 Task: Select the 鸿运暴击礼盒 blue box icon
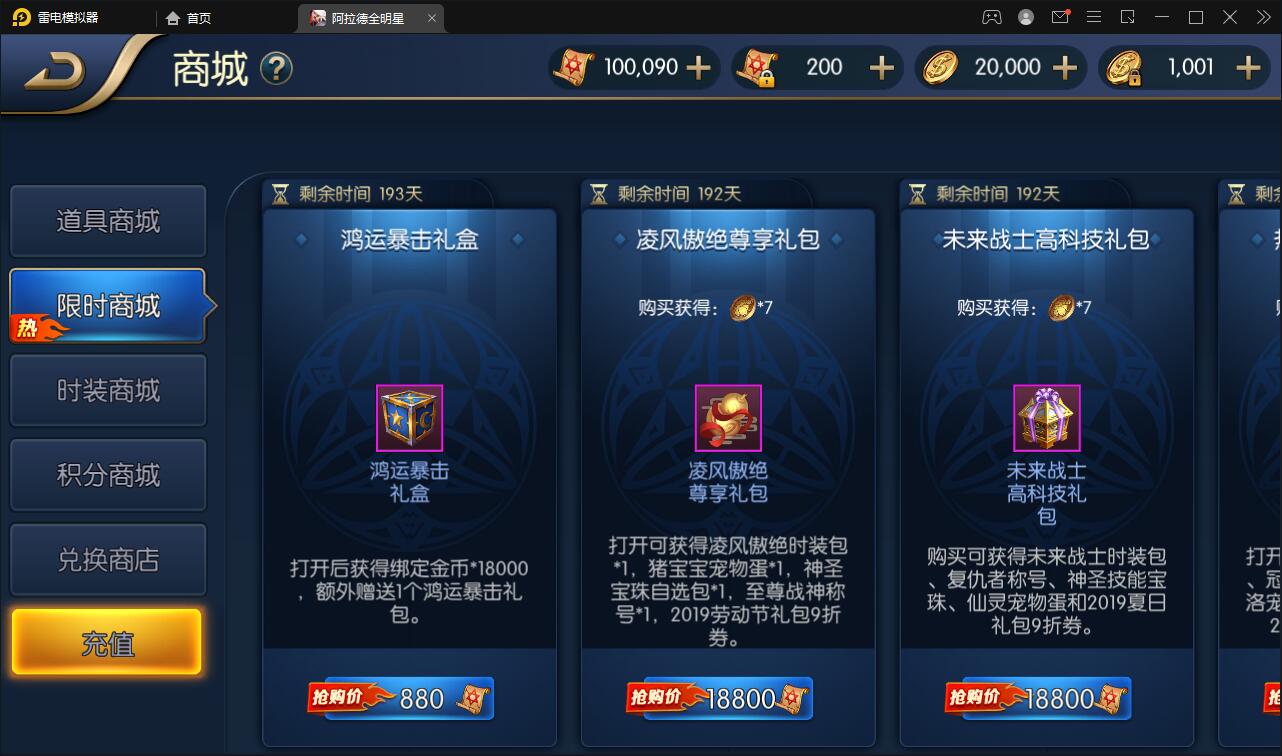[410, 418]
